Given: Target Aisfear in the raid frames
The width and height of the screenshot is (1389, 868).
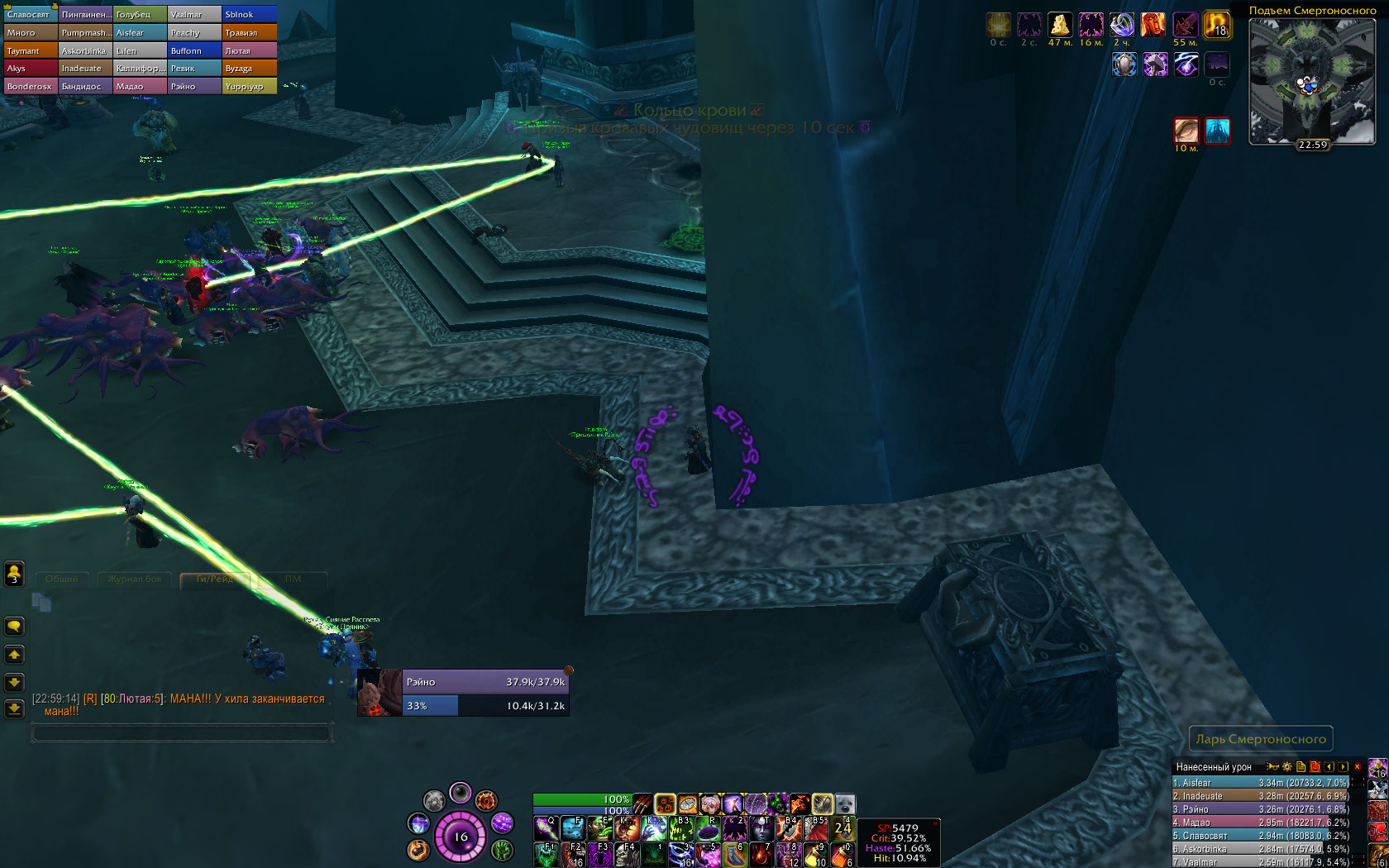Looking at the screenshot, I should (139, 33).
